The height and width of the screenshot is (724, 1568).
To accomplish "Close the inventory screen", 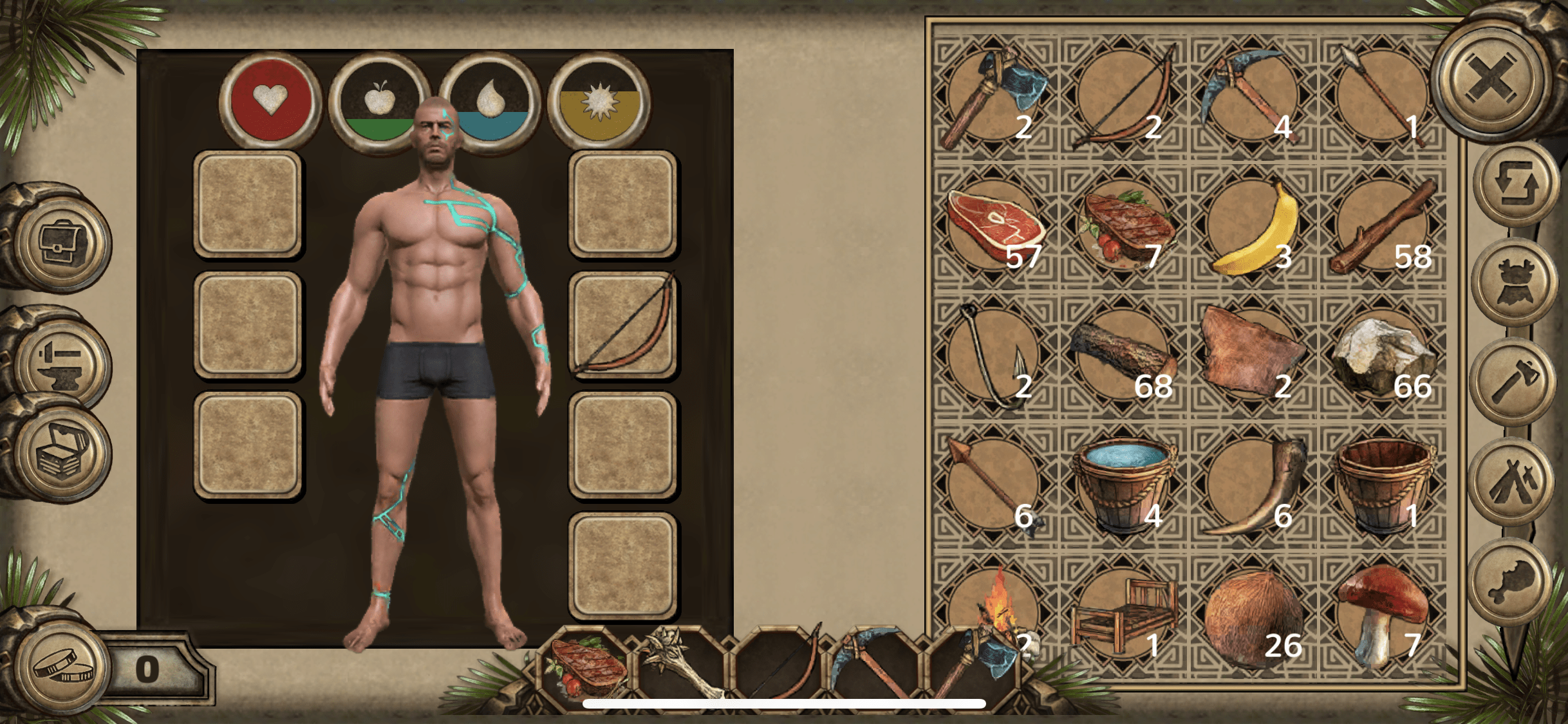I will (x=1491, y=79).
